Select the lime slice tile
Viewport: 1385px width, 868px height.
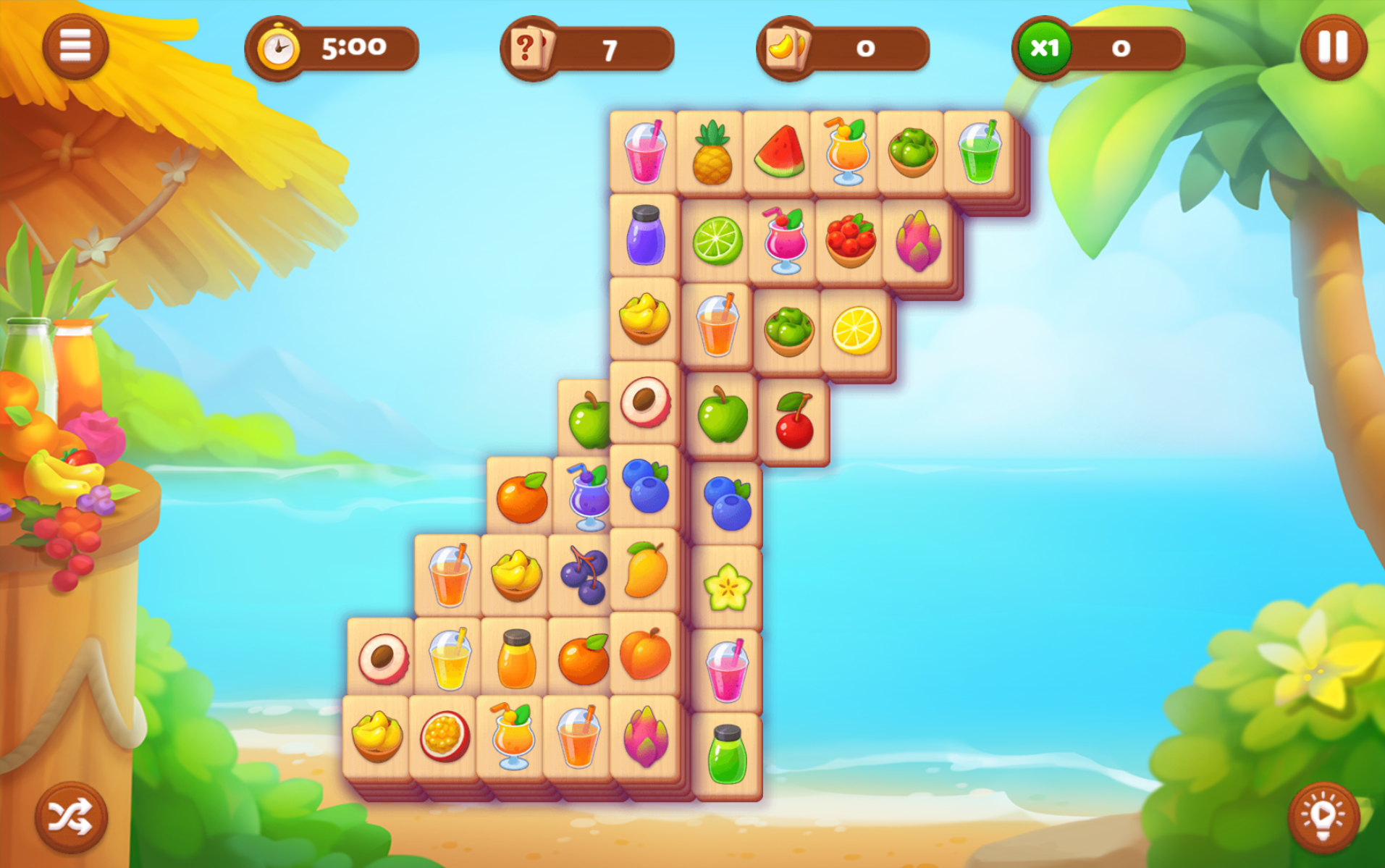(717, 241)
